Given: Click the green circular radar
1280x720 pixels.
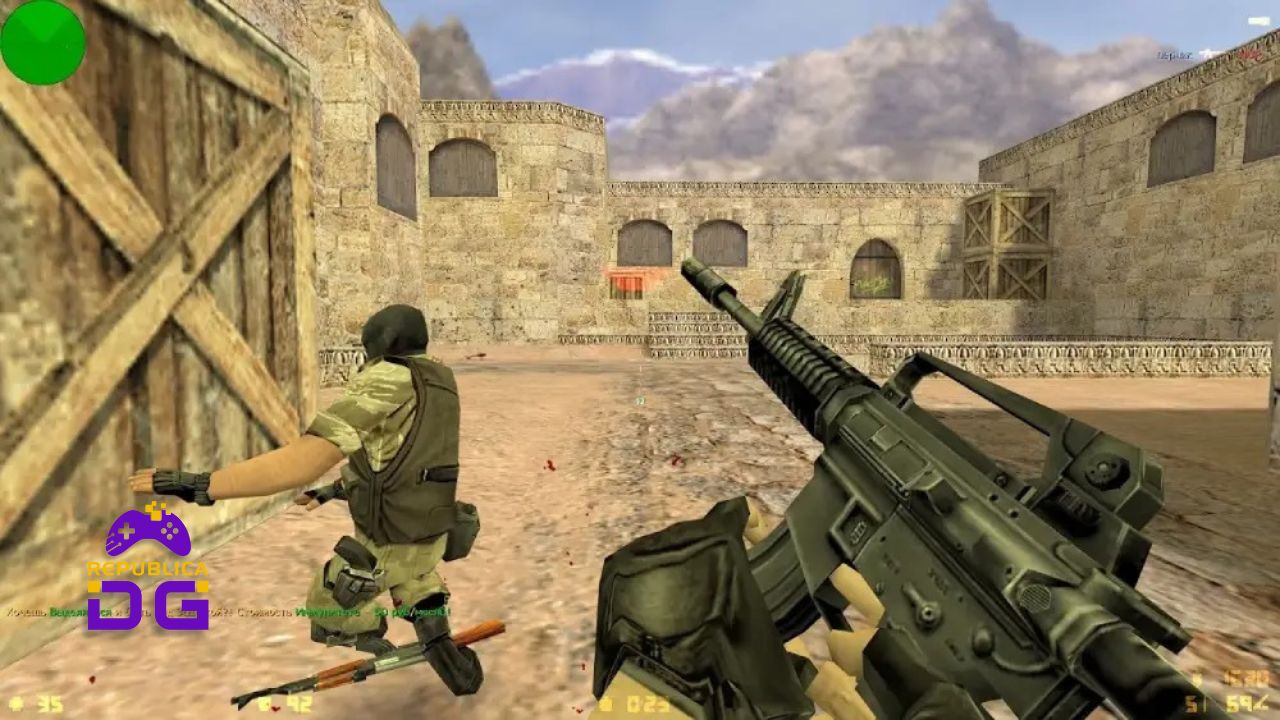Looking at the screenshot, I should click(43, 42).
